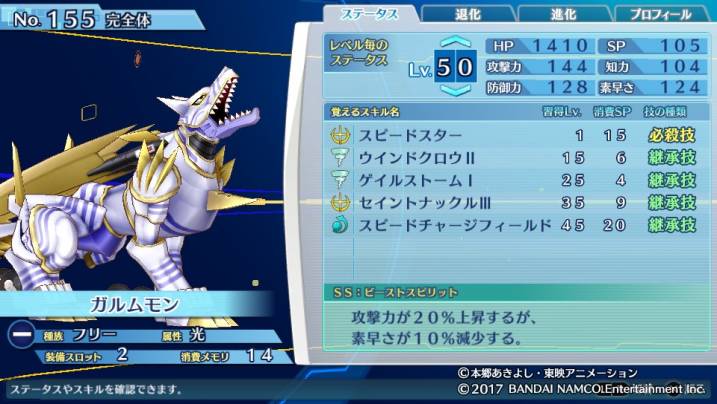The image size is (717, 404).
Task: Switch to the ステータス tab
Action: [370, 14]
